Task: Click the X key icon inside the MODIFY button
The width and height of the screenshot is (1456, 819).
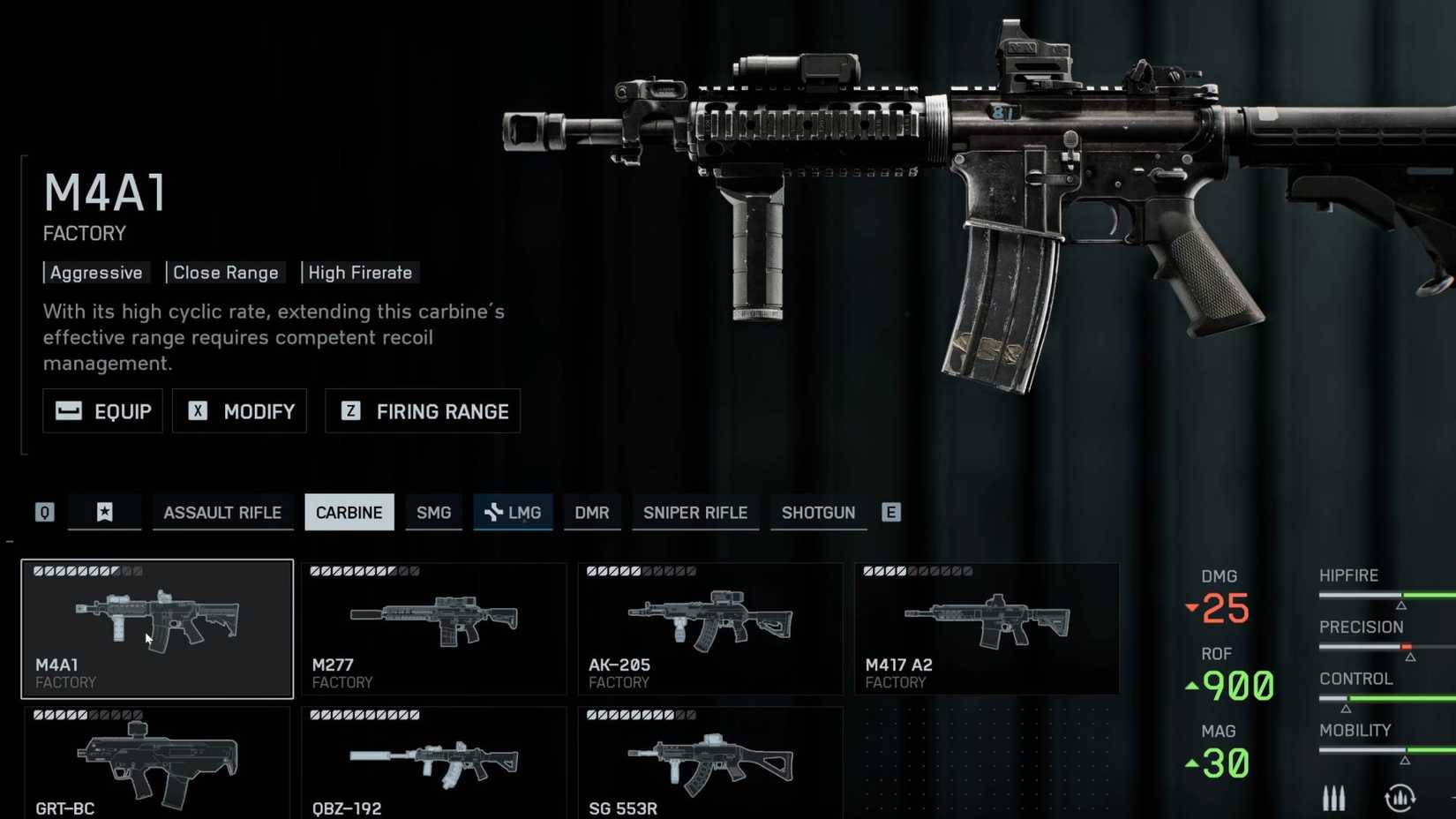Action: (198, 410)
